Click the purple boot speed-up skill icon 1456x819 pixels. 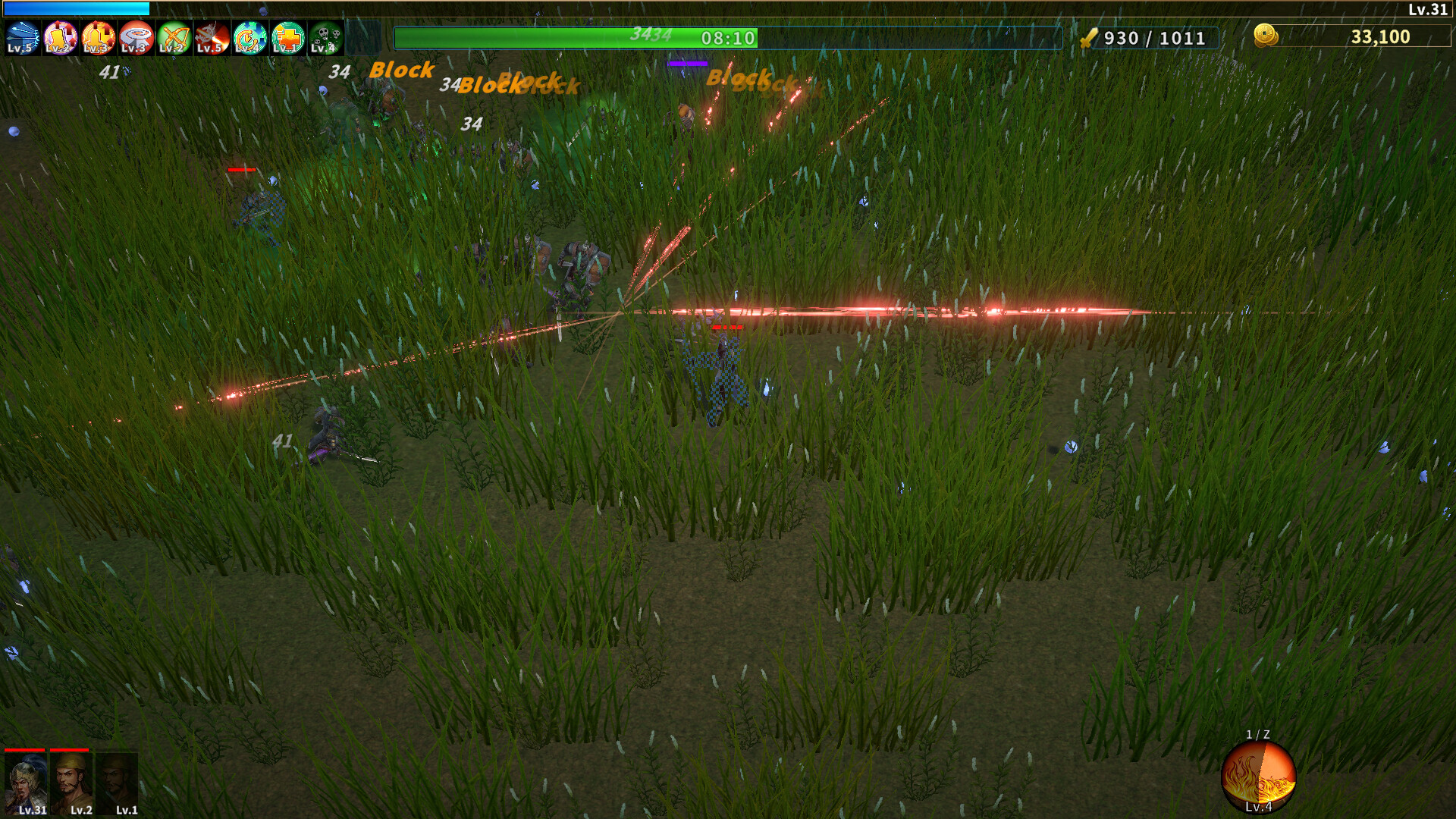pyautogui.click(x=60, y=38)
